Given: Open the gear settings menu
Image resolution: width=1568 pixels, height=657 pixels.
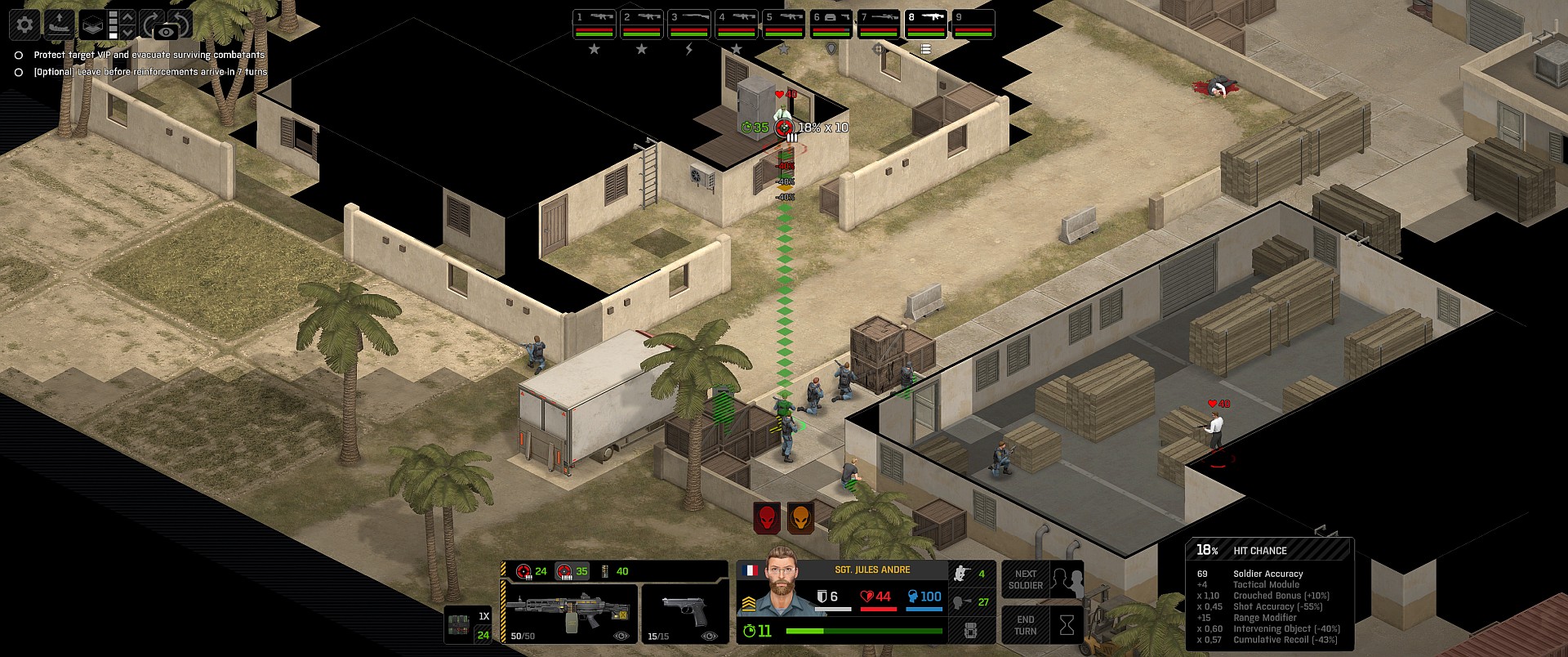Looking at the screenshot, I should click(24, 25).
